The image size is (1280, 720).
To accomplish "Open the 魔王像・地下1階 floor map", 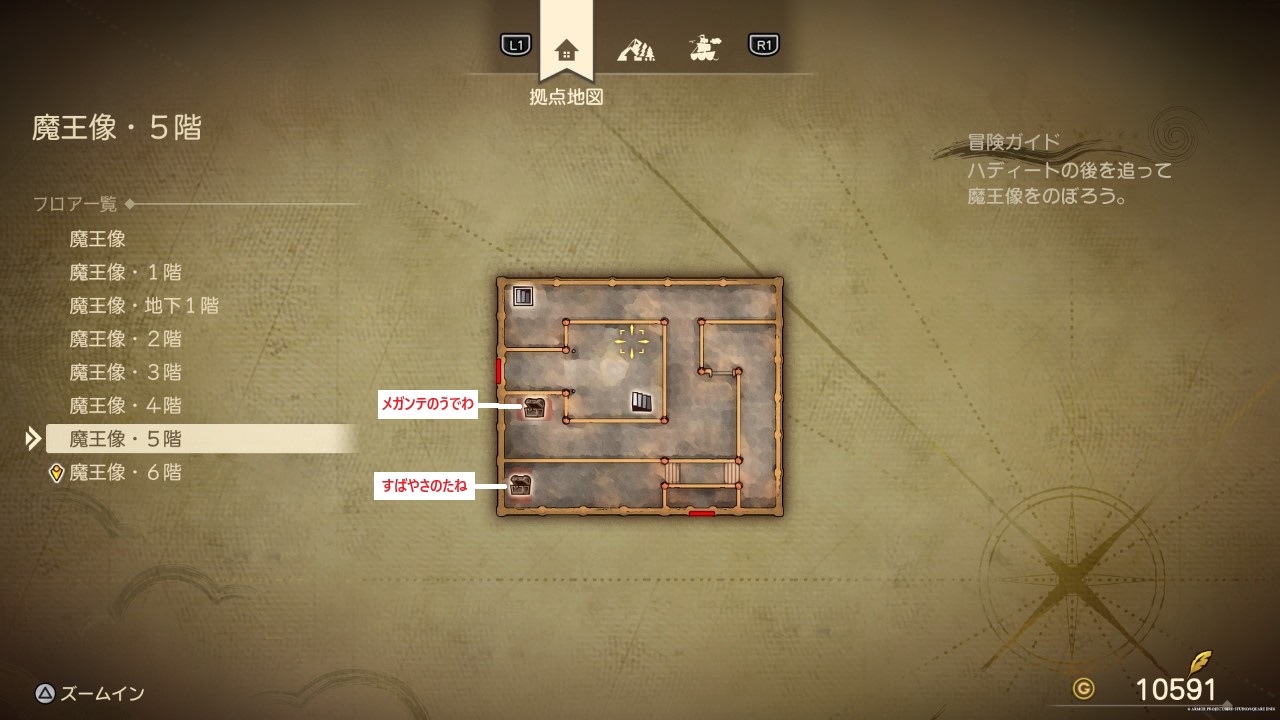I will coord(144,305).
